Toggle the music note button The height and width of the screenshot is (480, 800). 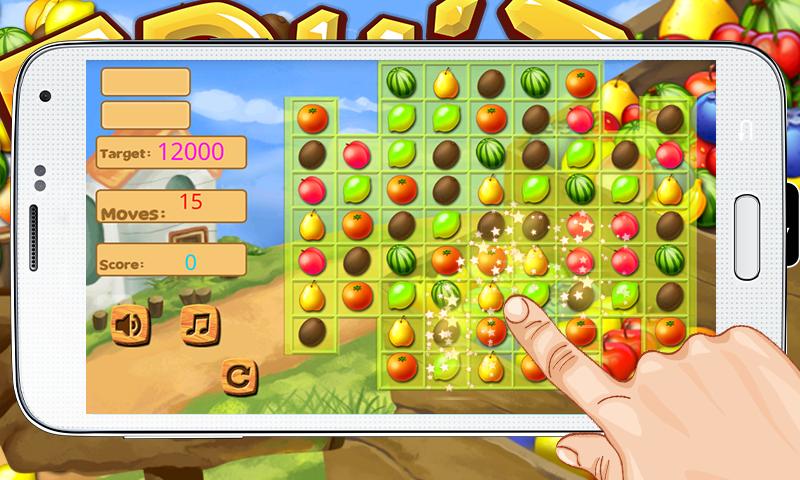pyautogui.click(x=199, y=324)
